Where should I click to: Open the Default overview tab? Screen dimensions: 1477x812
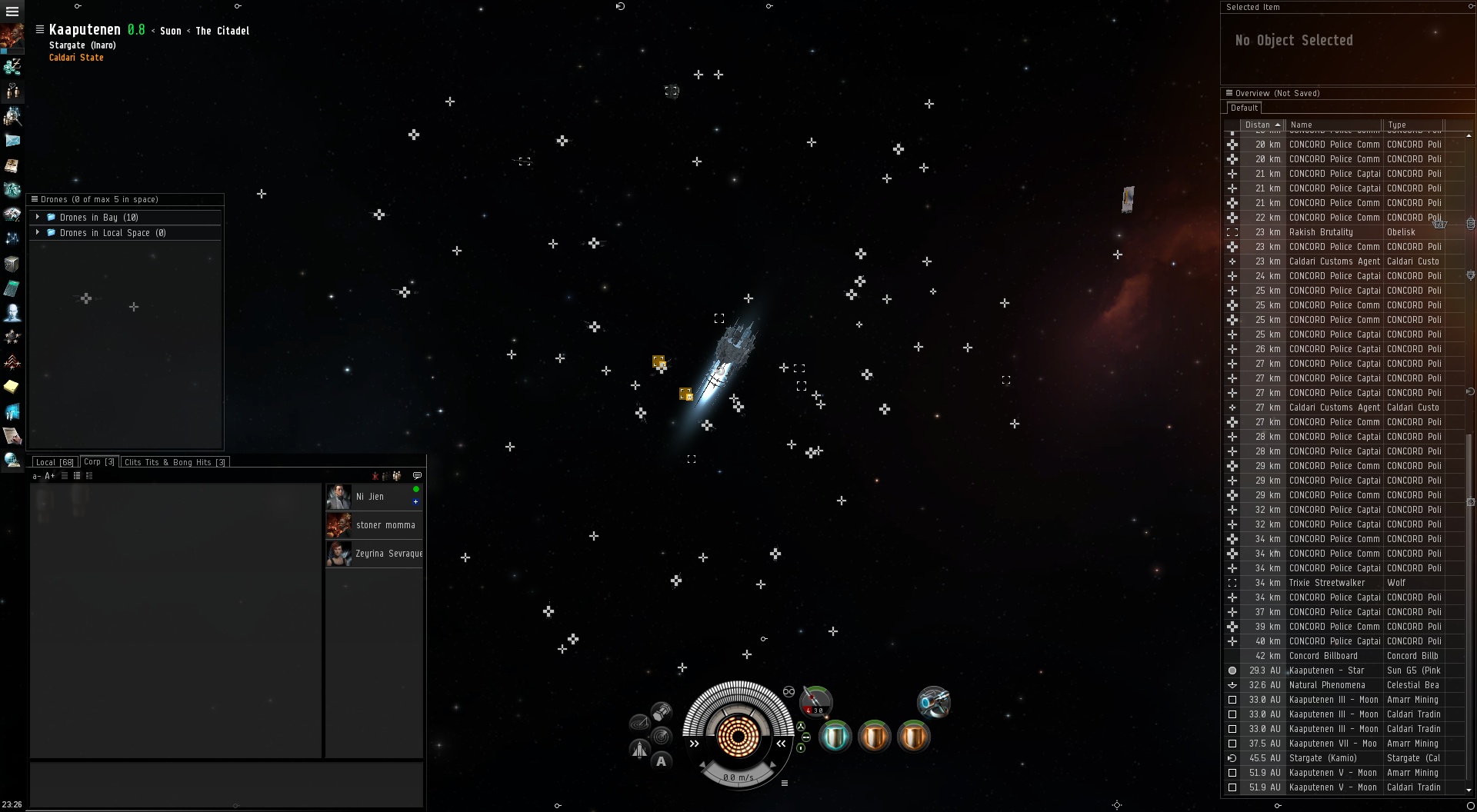(1243, 108)
